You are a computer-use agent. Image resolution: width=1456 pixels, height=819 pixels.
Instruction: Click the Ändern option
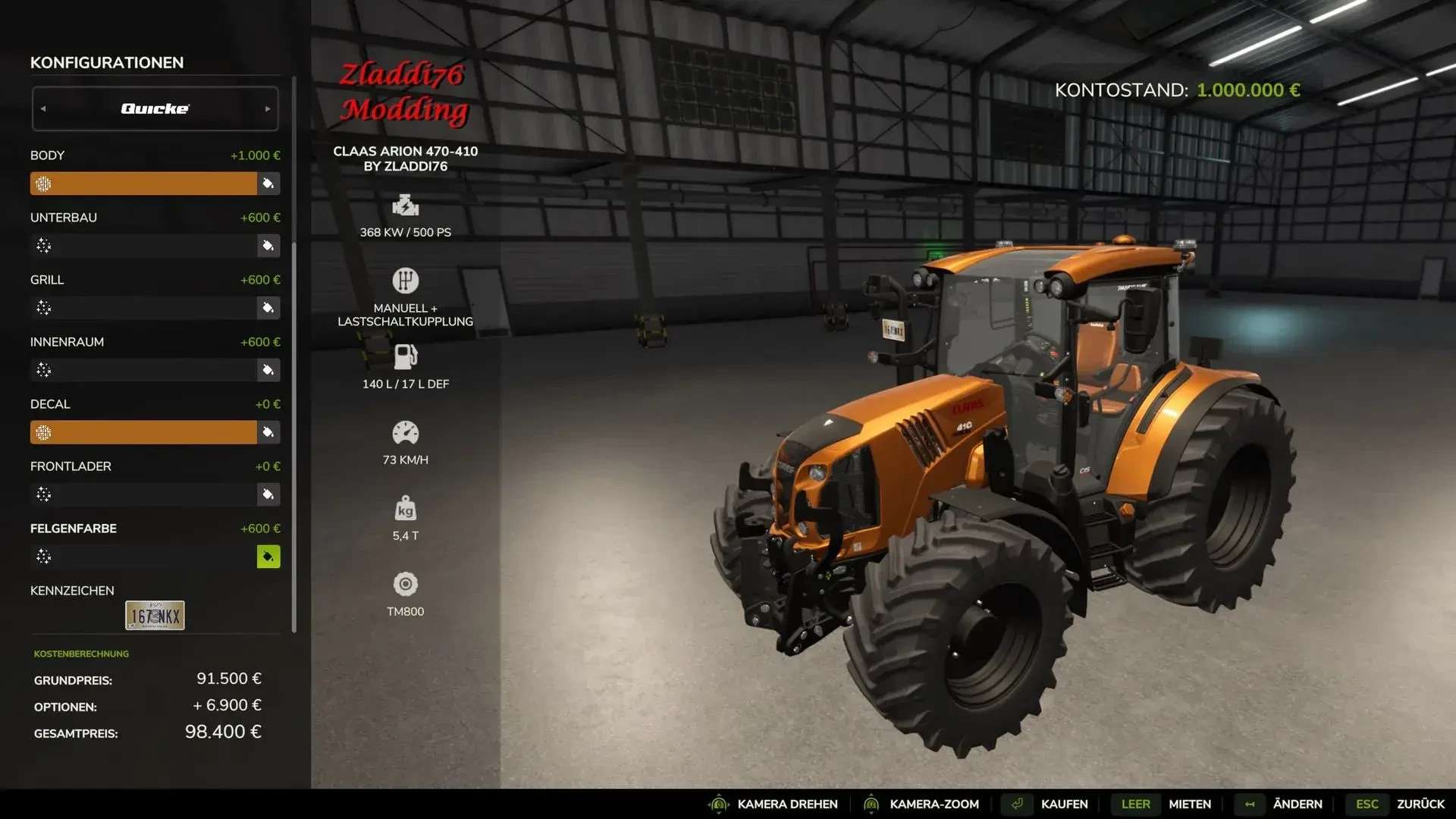pos(1297,804)
